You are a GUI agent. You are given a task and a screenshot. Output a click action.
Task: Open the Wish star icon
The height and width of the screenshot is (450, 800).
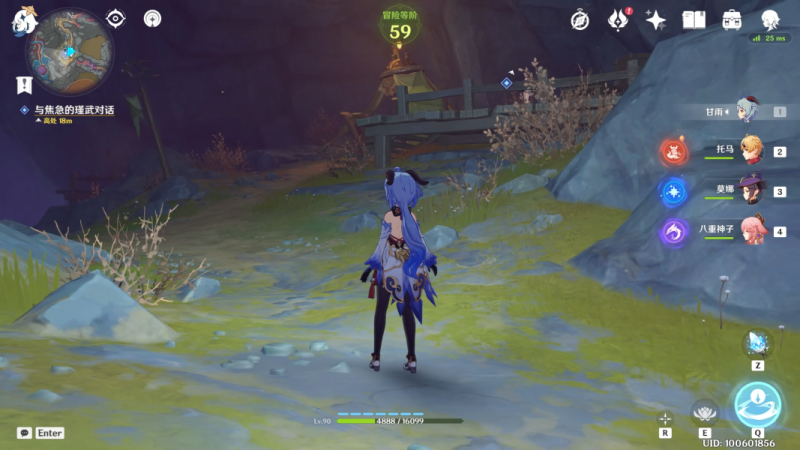pos(656,20)
